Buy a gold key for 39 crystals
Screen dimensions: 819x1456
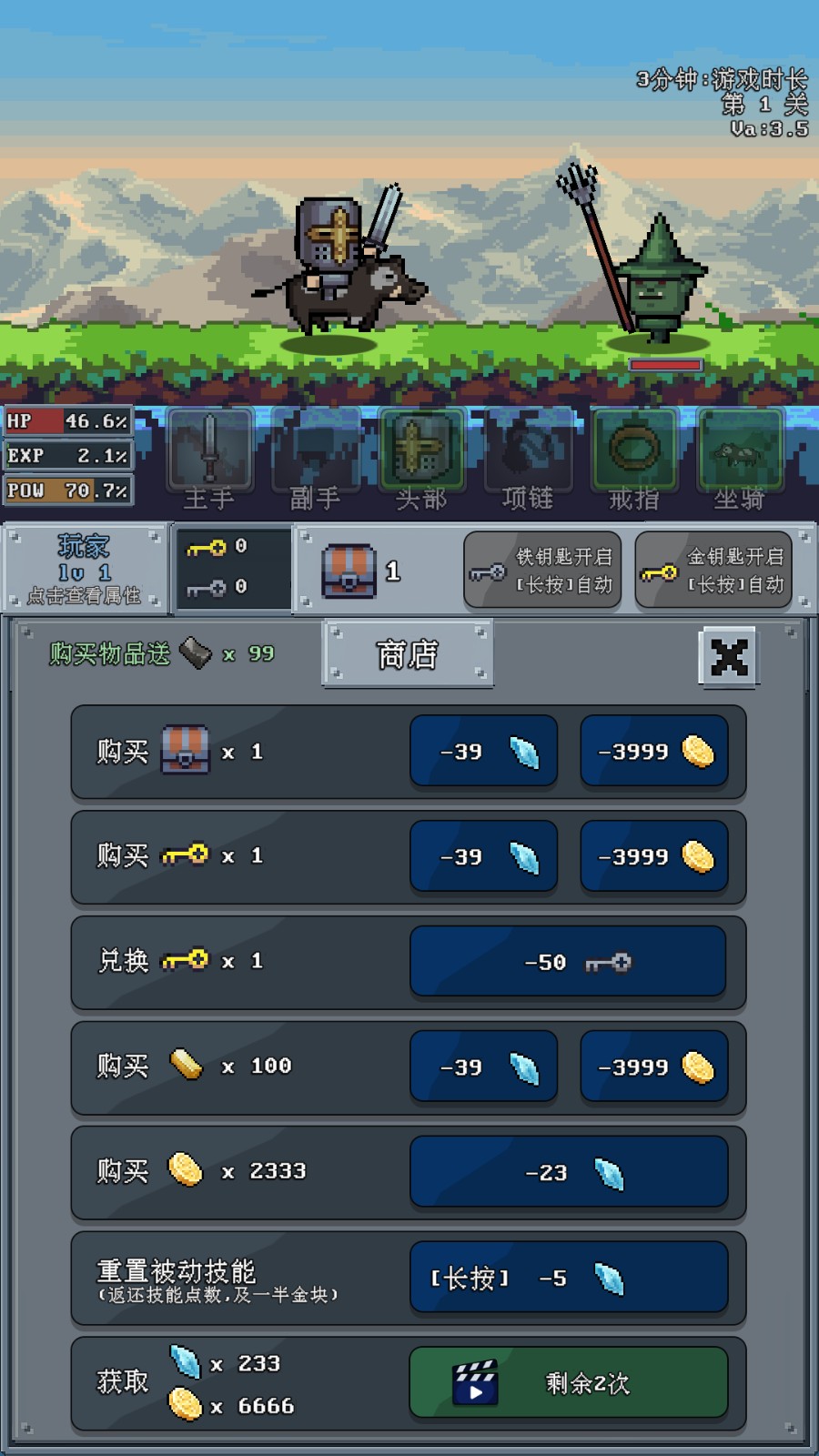pyautogui.click(x=483, y=856)
